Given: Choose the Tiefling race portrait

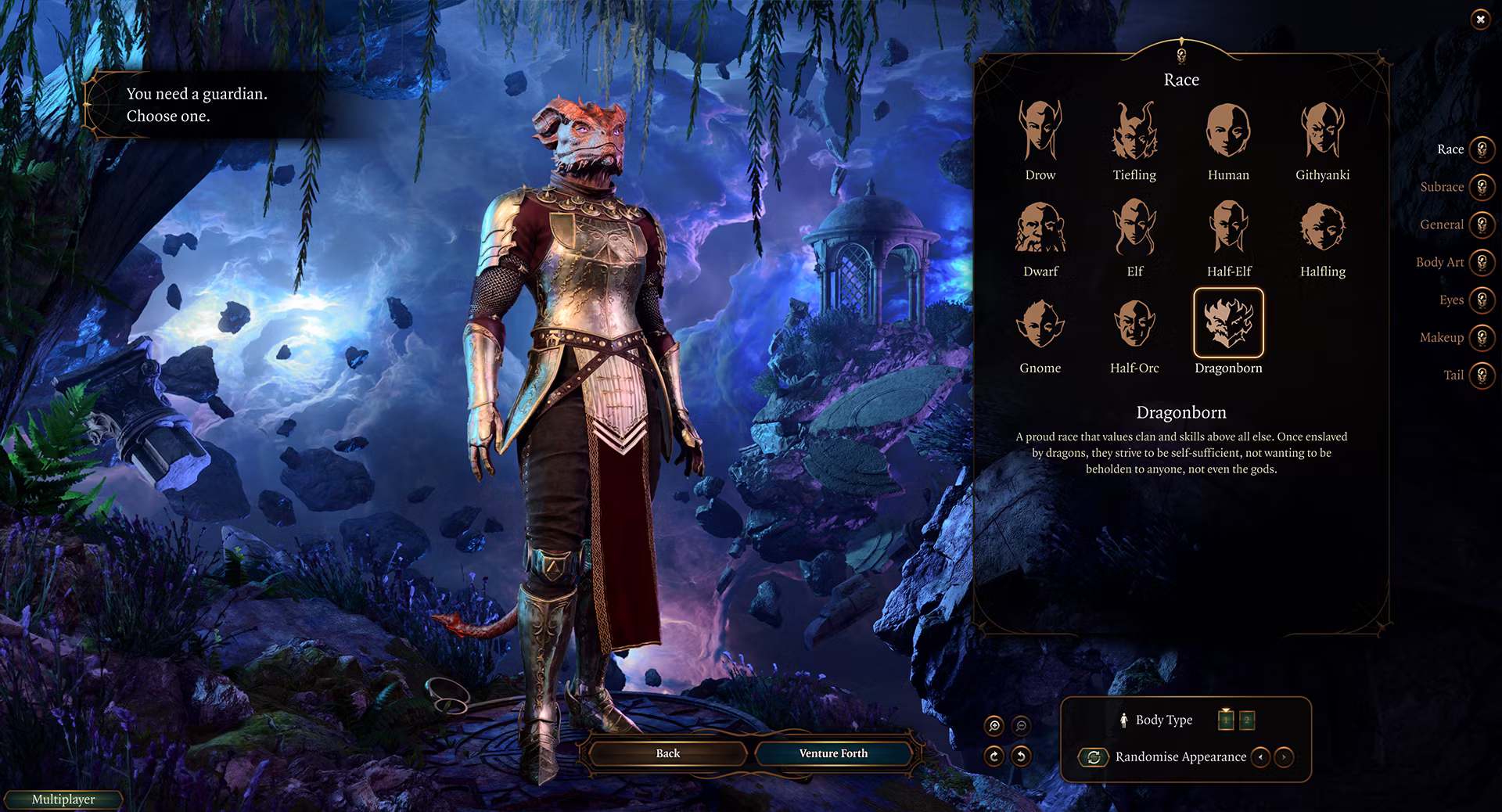Looking at the screenshot, I should tap(1134, 131).
